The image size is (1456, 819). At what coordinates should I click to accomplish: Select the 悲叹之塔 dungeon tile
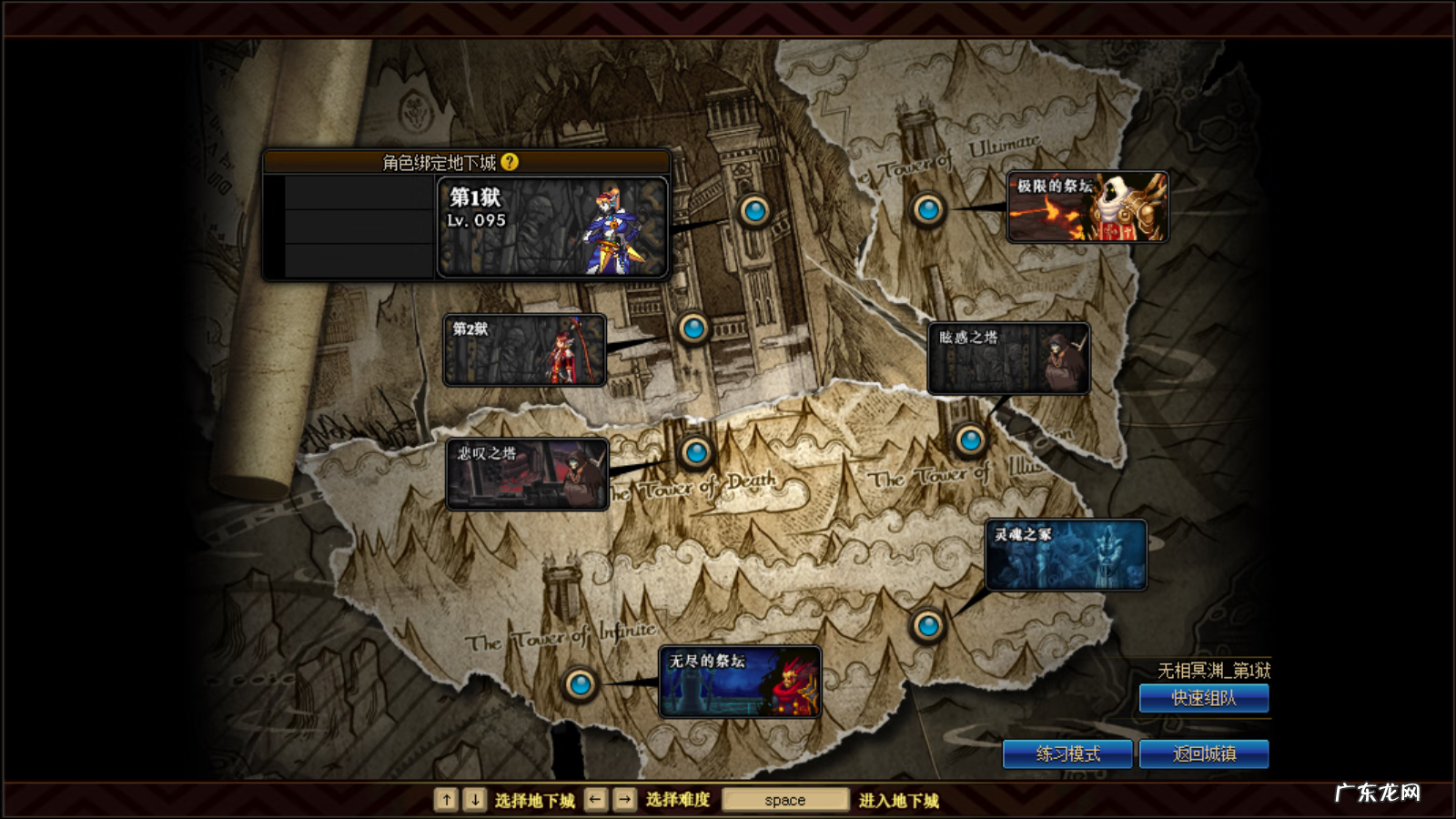(527, 474)
